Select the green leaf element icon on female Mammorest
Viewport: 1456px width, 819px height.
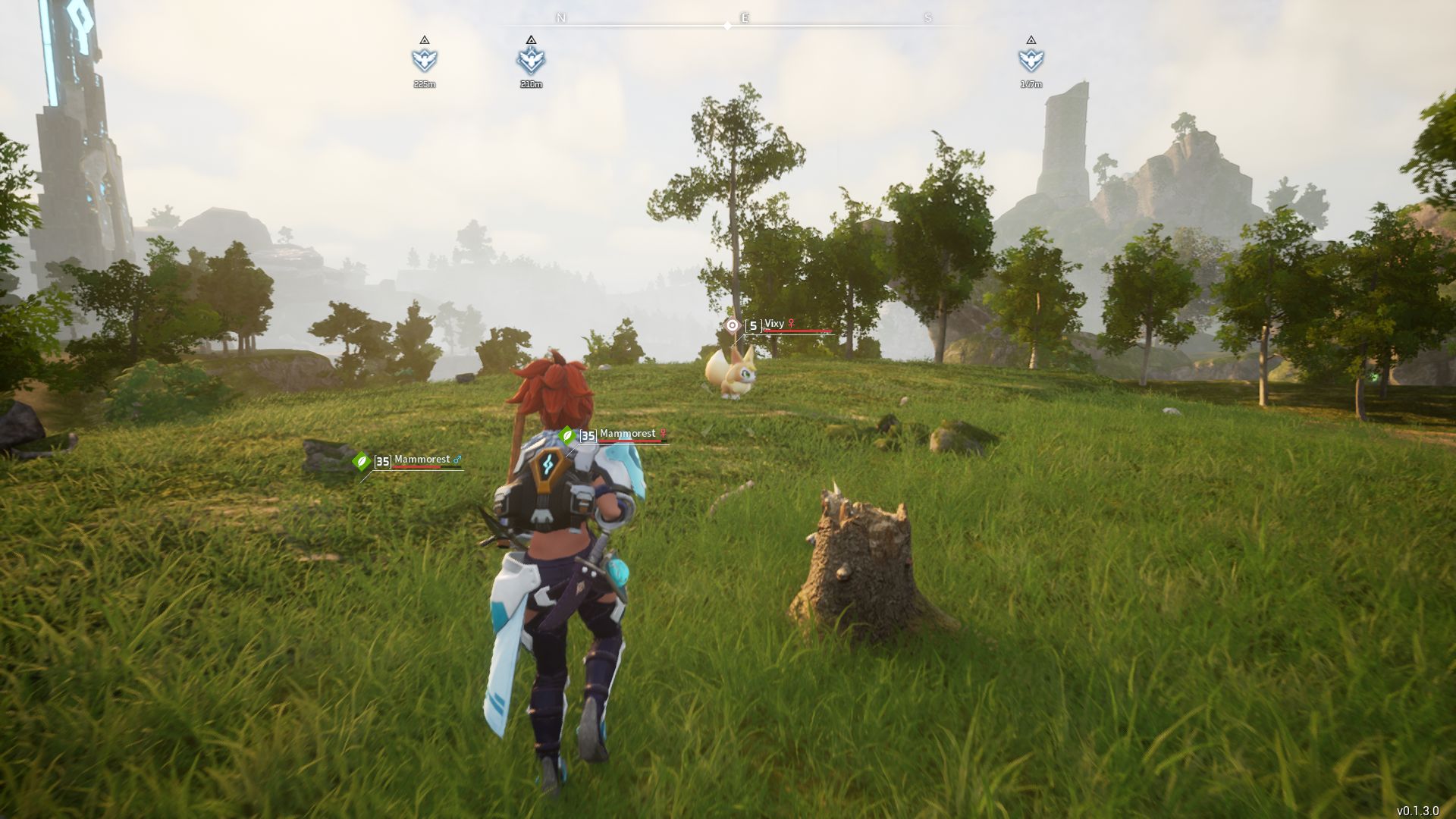[x=567, y=435]
